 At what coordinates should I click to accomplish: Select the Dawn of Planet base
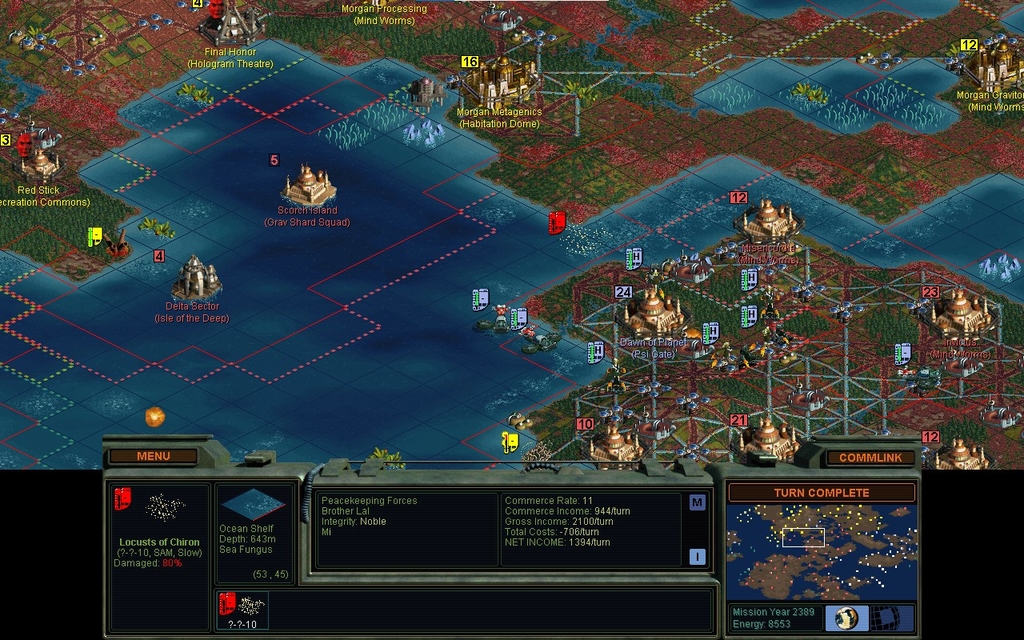(x=653, y=313)
